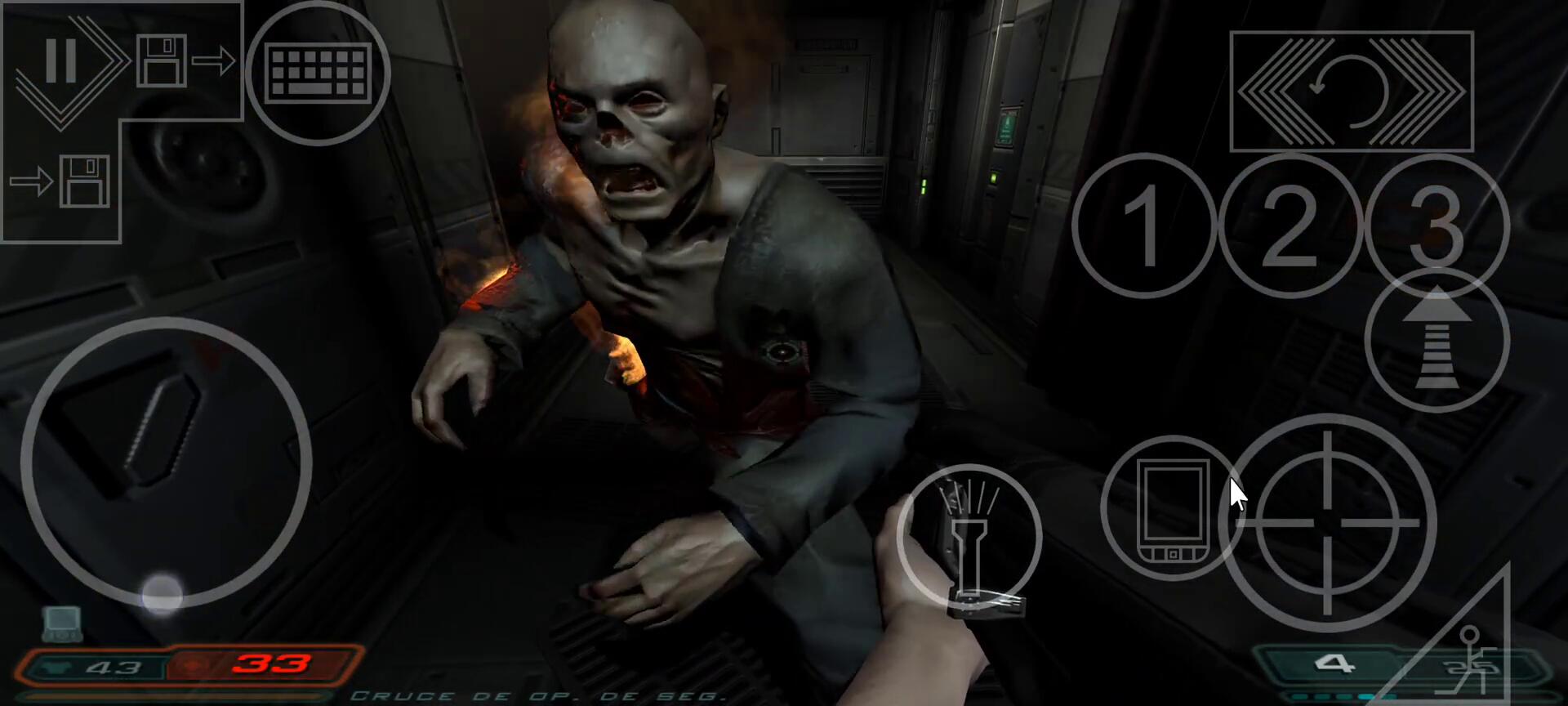Tap the pause button
The height and width of the screenshot is (706, 1568).
tap(60, 60)
